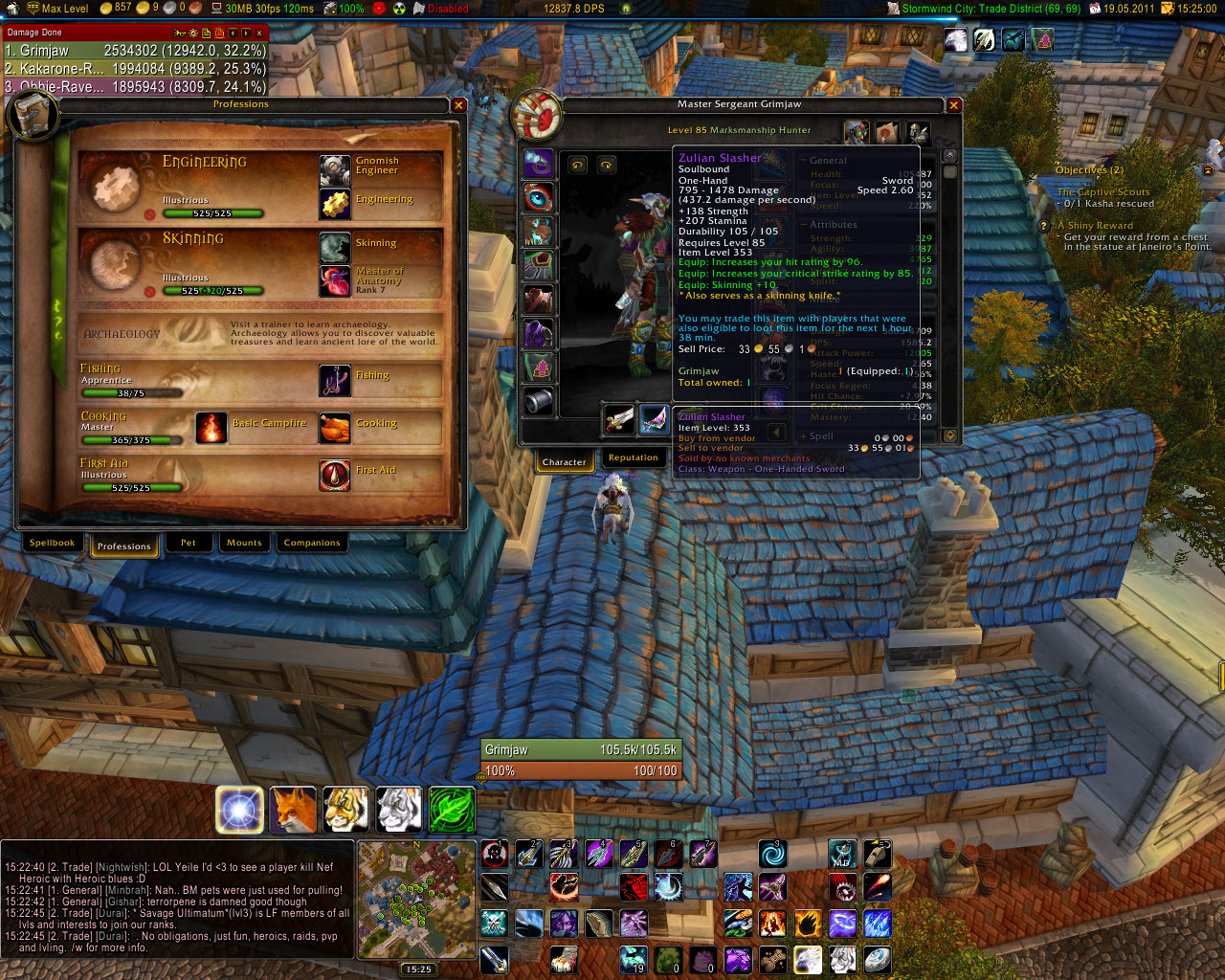Cast Basic Campfire from the professions list
The height and width of the screenshot is (980, 1225).
pos(211,428)
